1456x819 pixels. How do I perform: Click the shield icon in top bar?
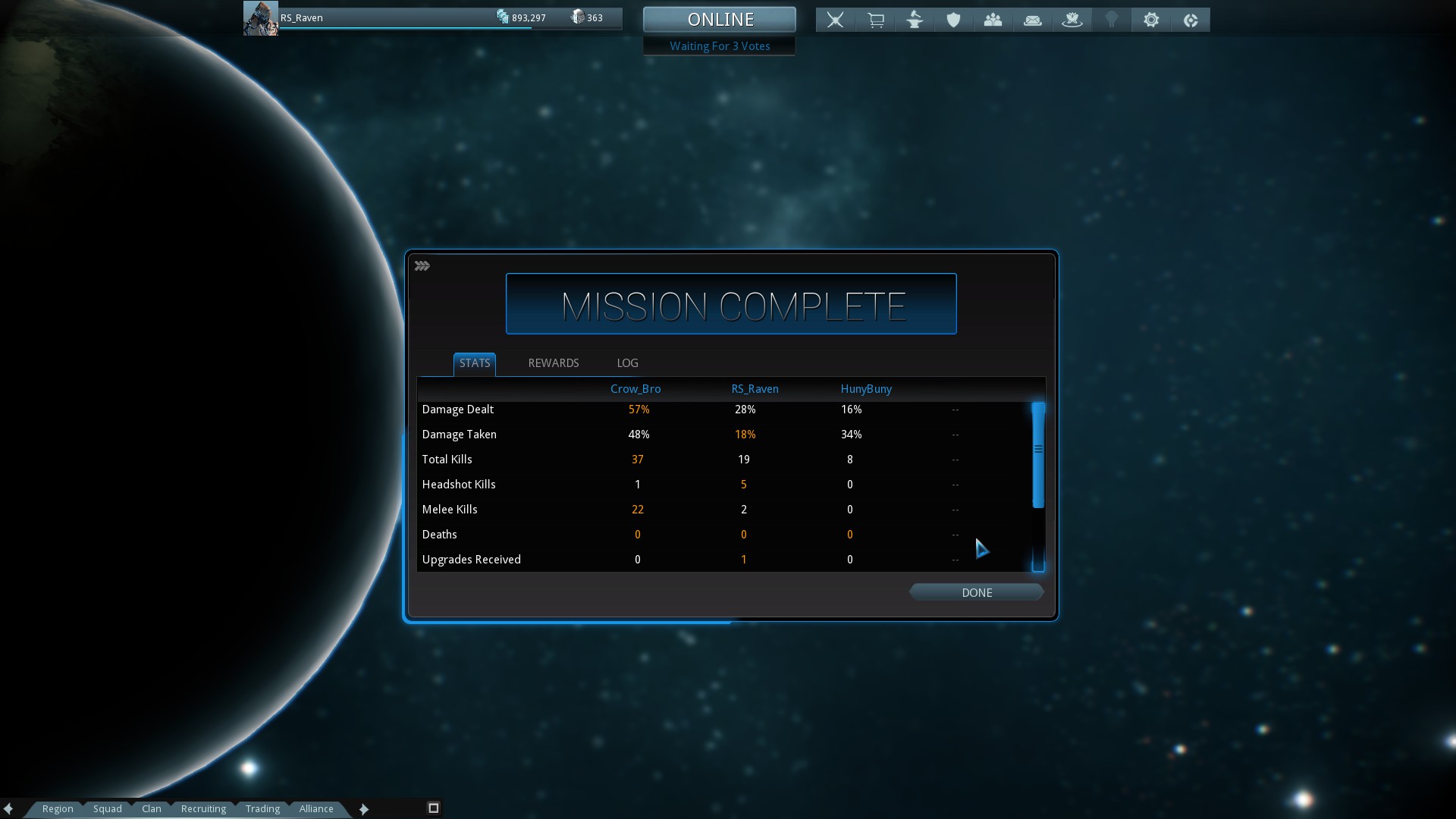pos(953,20)
